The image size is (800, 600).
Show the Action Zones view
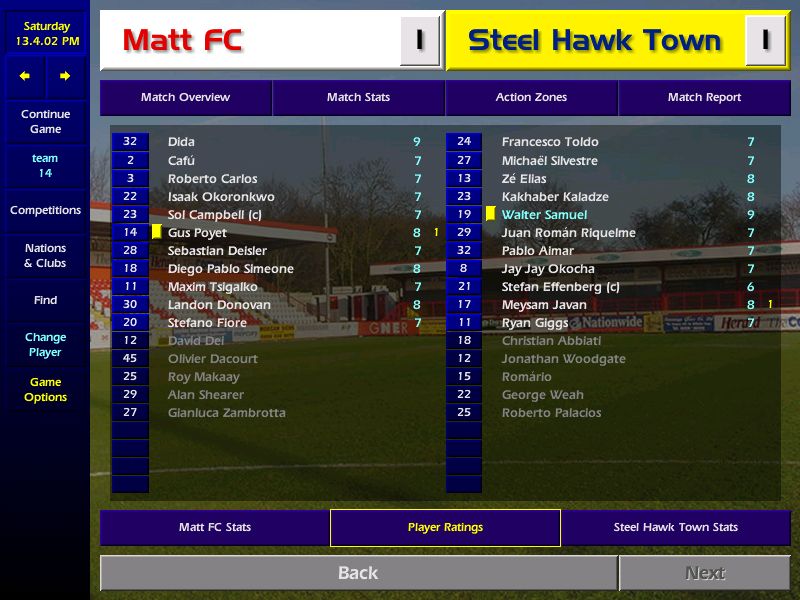pos(531,97)
